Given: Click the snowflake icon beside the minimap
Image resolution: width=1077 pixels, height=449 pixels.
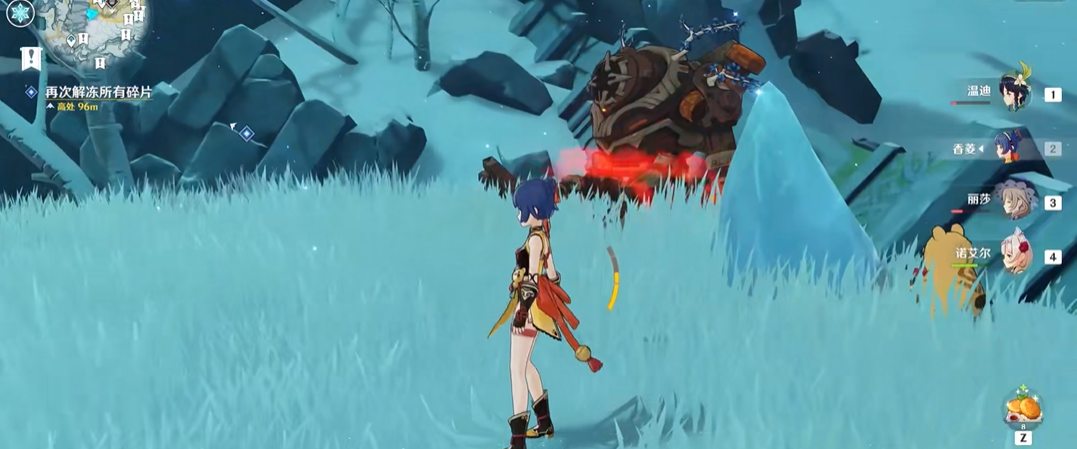Looking at the screenshot, I should [20, 13].
